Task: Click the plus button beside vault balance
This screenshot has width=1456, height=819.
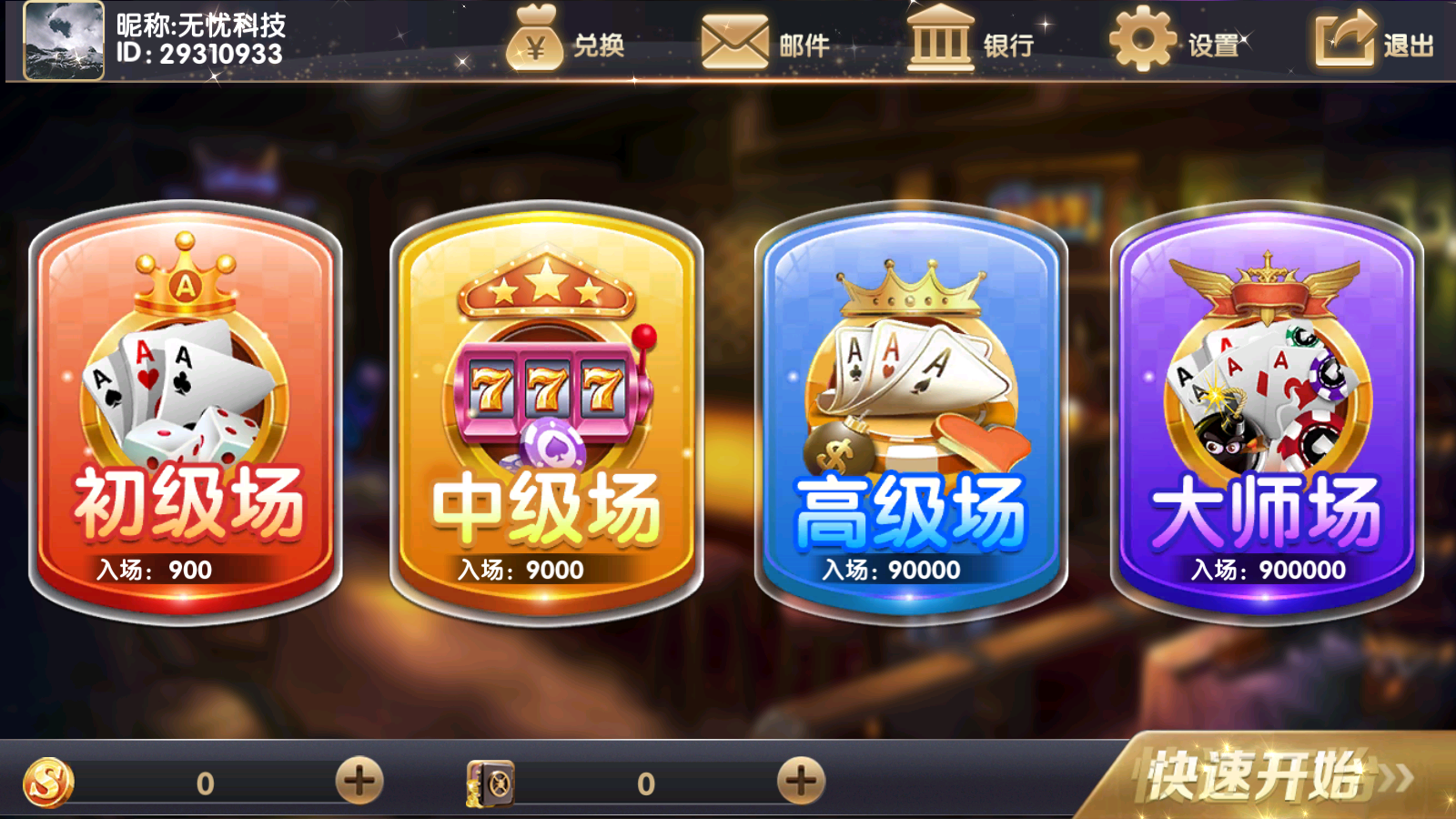Action: click(800, 780)
